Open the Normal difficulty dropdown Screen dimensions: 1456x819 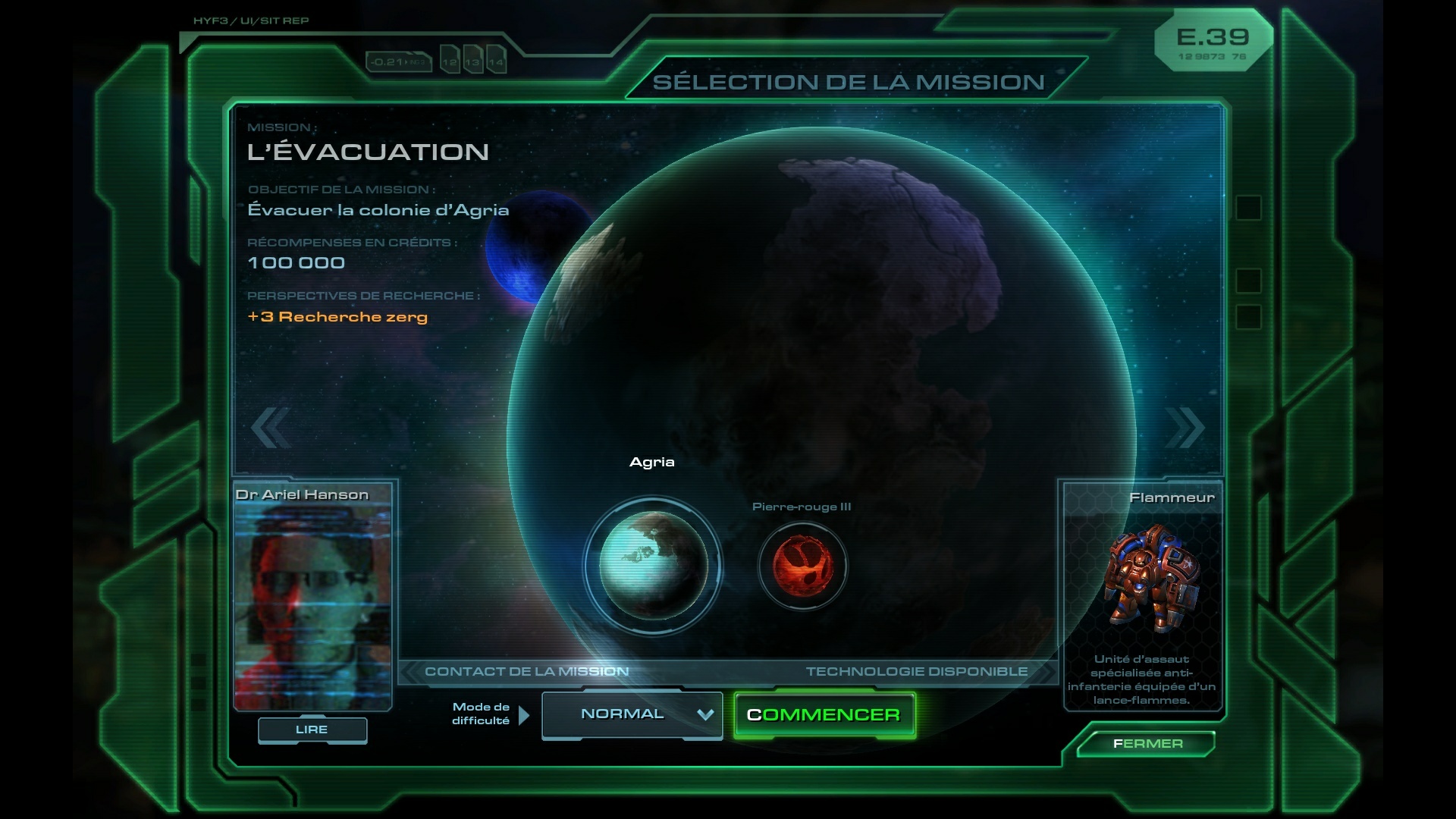click(632, 714)
